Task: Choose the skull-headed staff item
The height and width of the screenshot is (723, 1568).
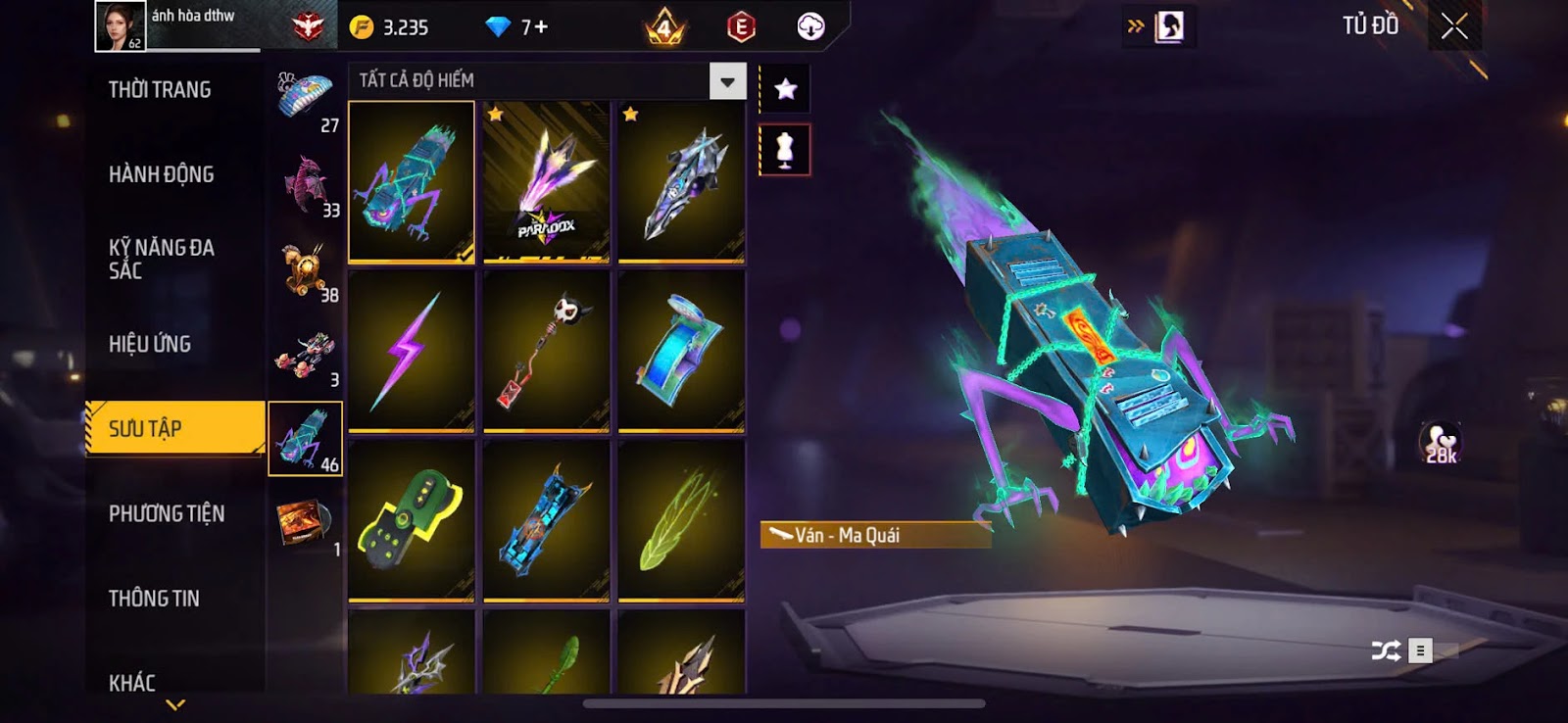Action: click(x=546, y=351)
